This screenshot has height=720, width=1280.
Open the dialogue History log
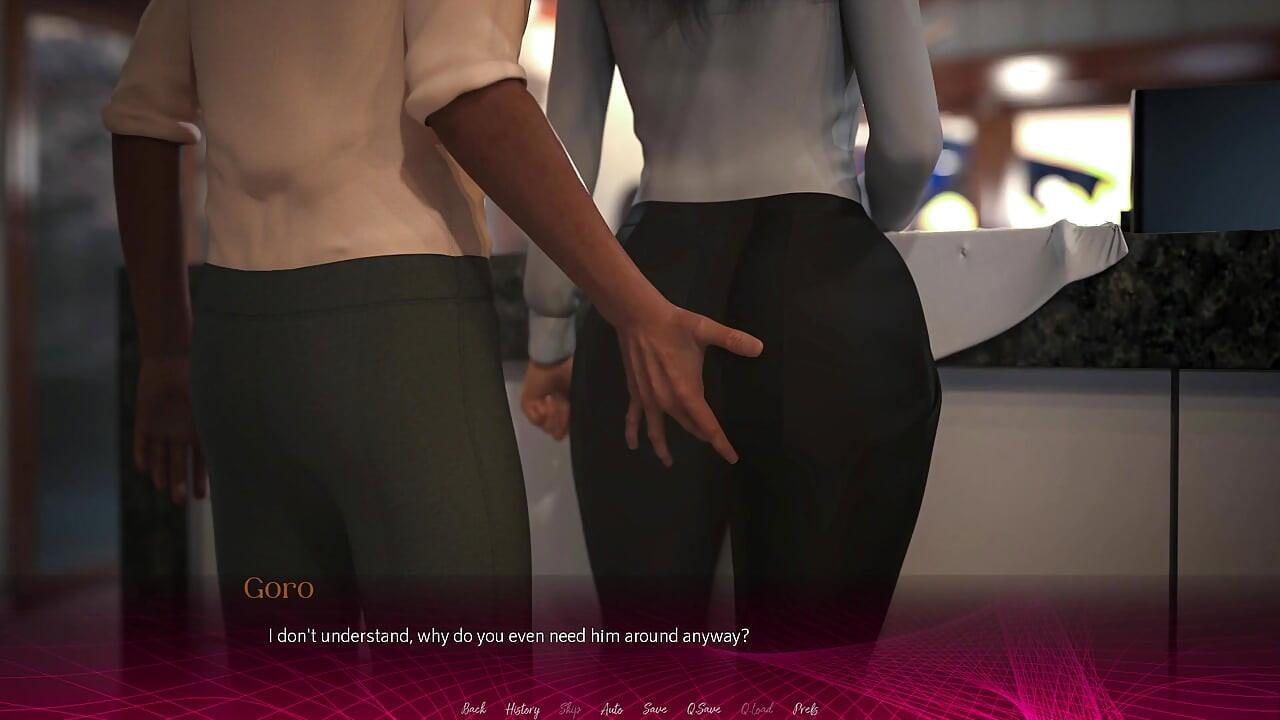point(522,709)
